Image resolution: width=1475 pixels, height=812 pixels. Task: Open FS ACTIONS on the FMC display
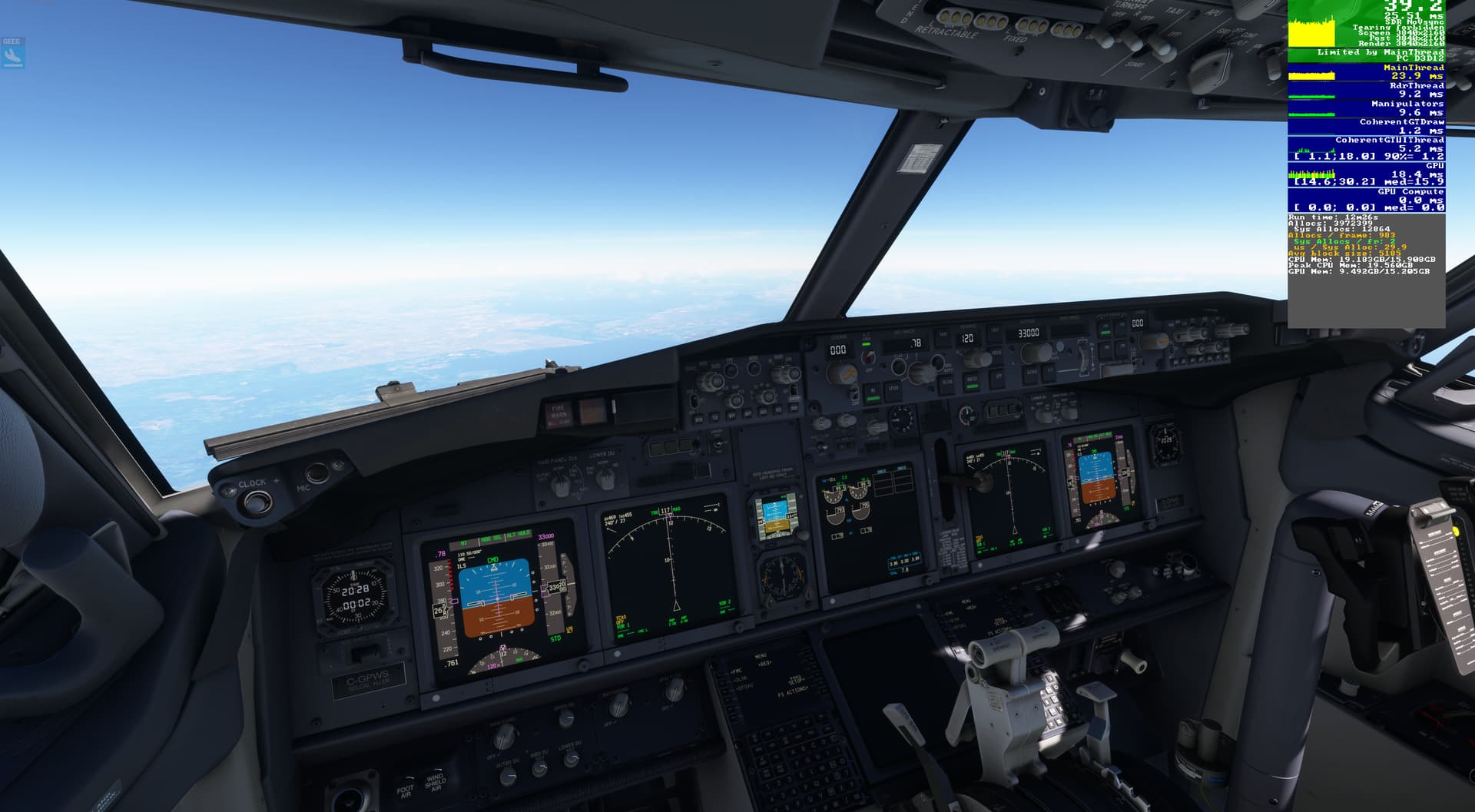[793, 692]
